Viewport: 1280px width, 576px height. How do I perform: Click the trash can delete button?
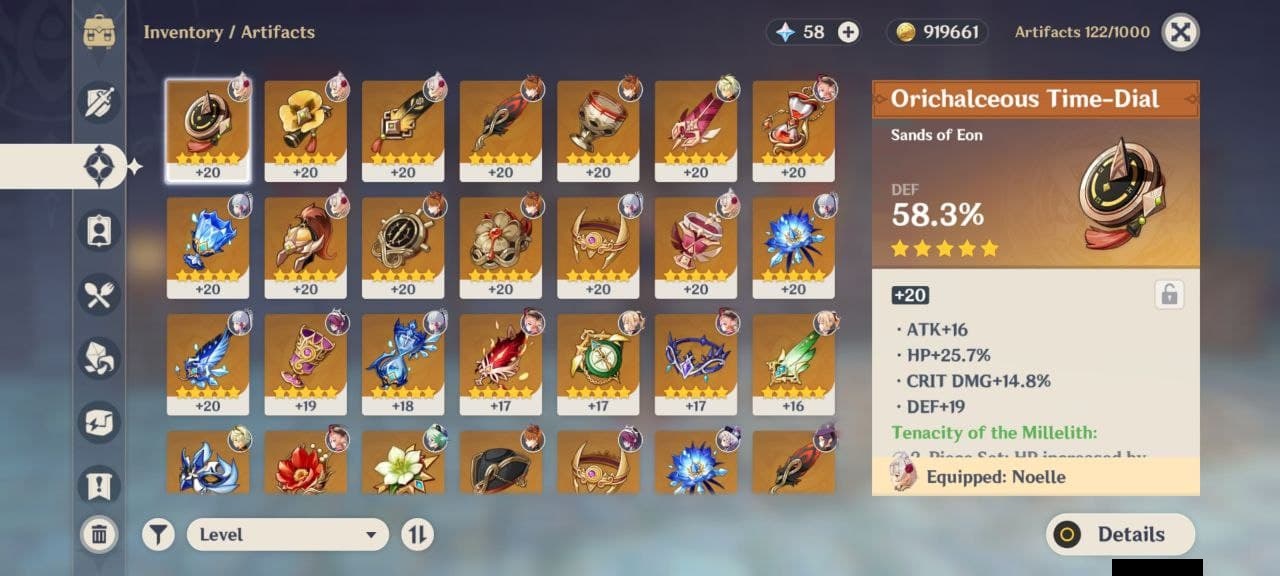[99, 534]
